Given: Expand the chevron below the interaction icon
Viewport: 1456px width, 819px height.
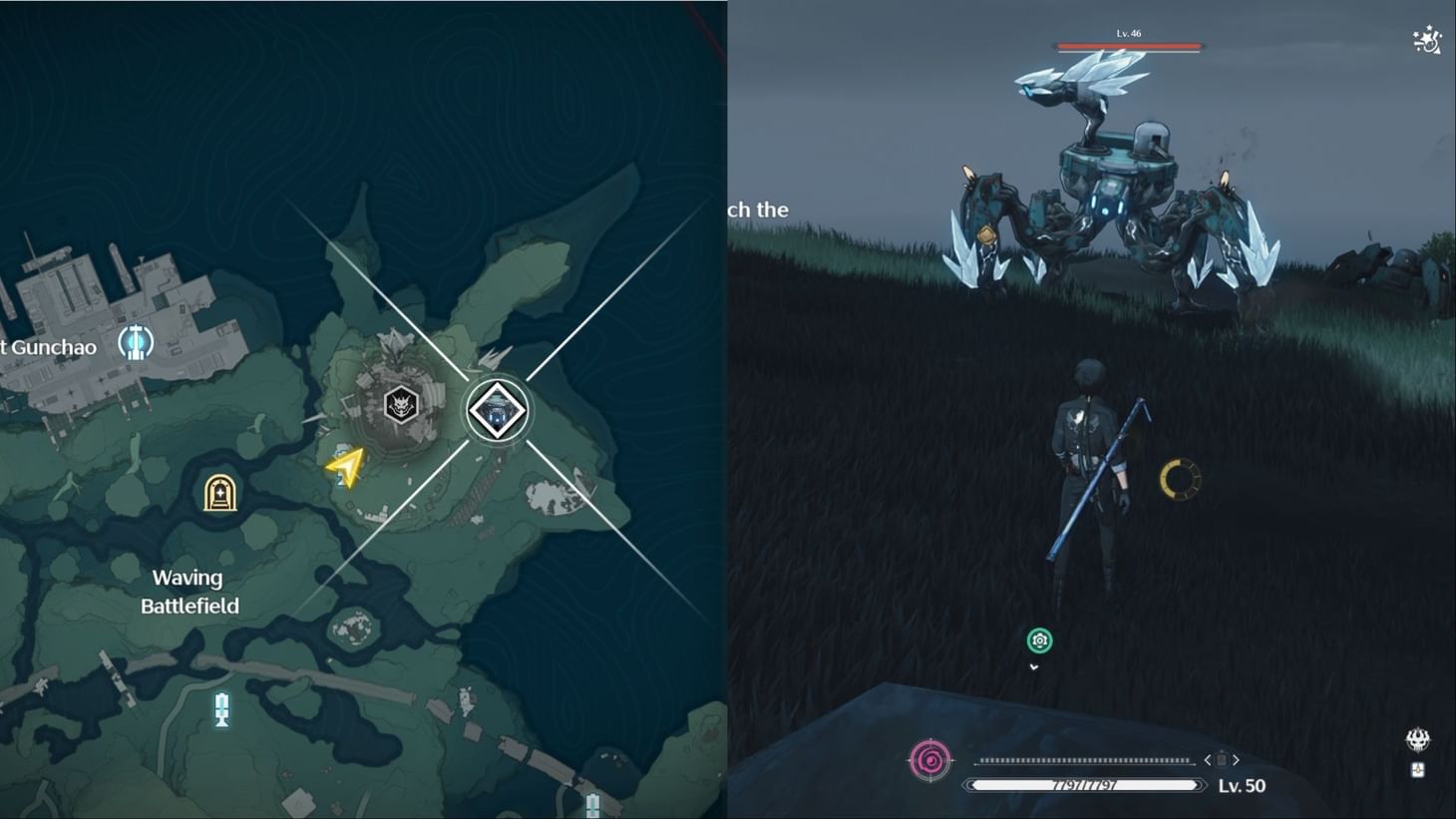Looking at the screenshot, I should pyautogui.click(x=1034, y=666).
